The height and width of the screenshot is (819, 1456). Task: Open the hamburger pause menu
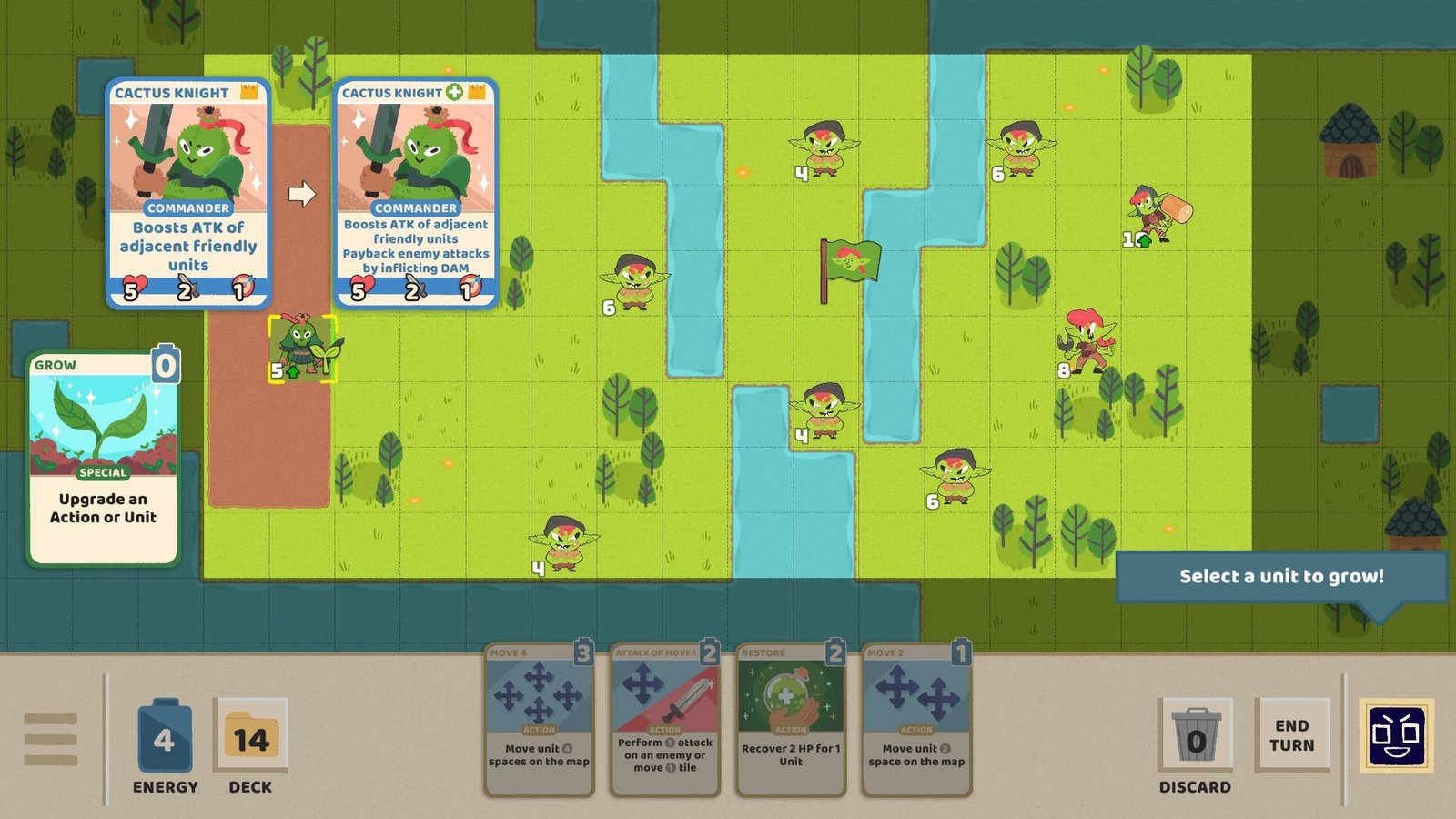pyautogui.click(x=52, y=738)
